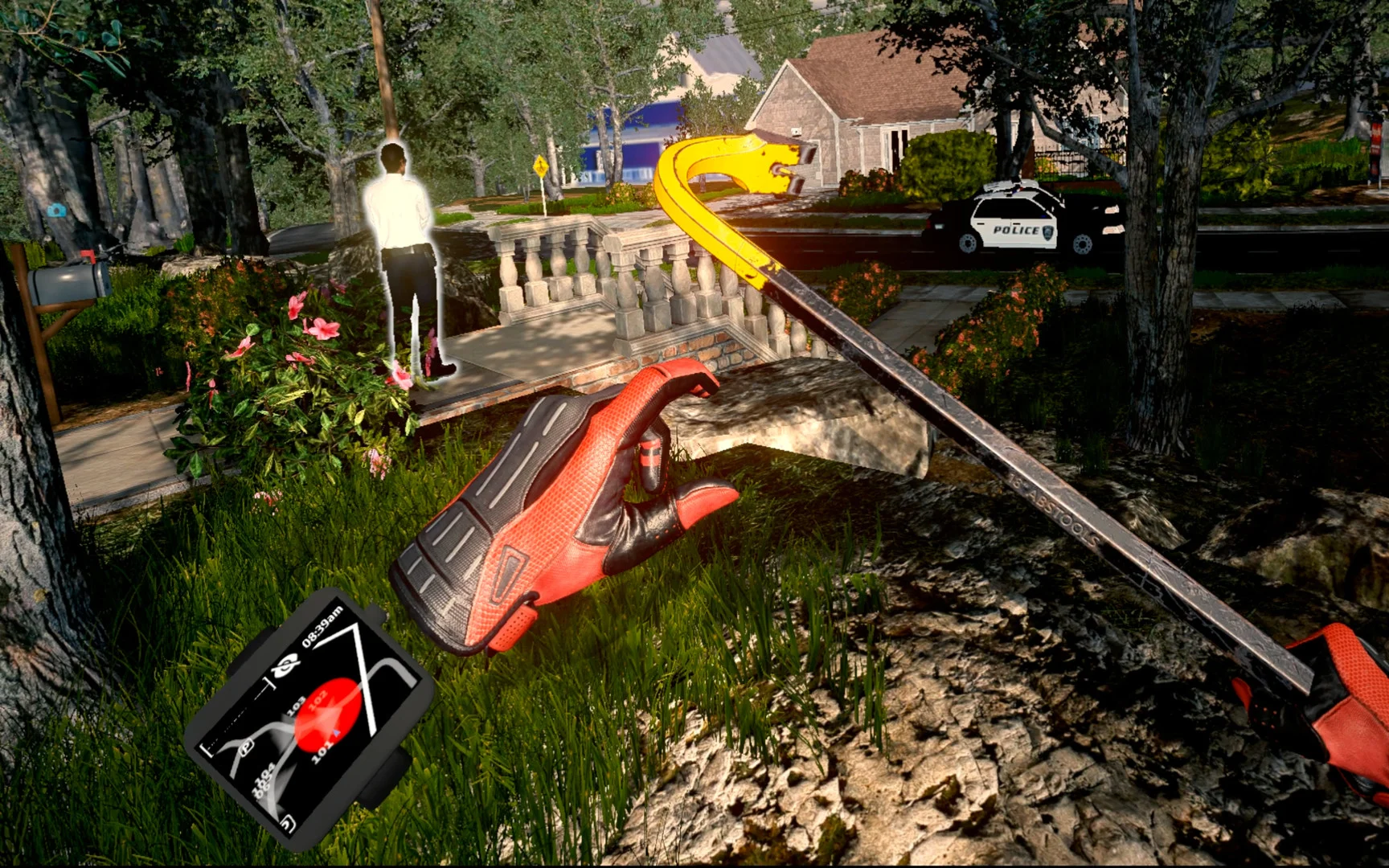Click house 103 label on the minimap
The image size is (1389, 868).
[297, 705]
